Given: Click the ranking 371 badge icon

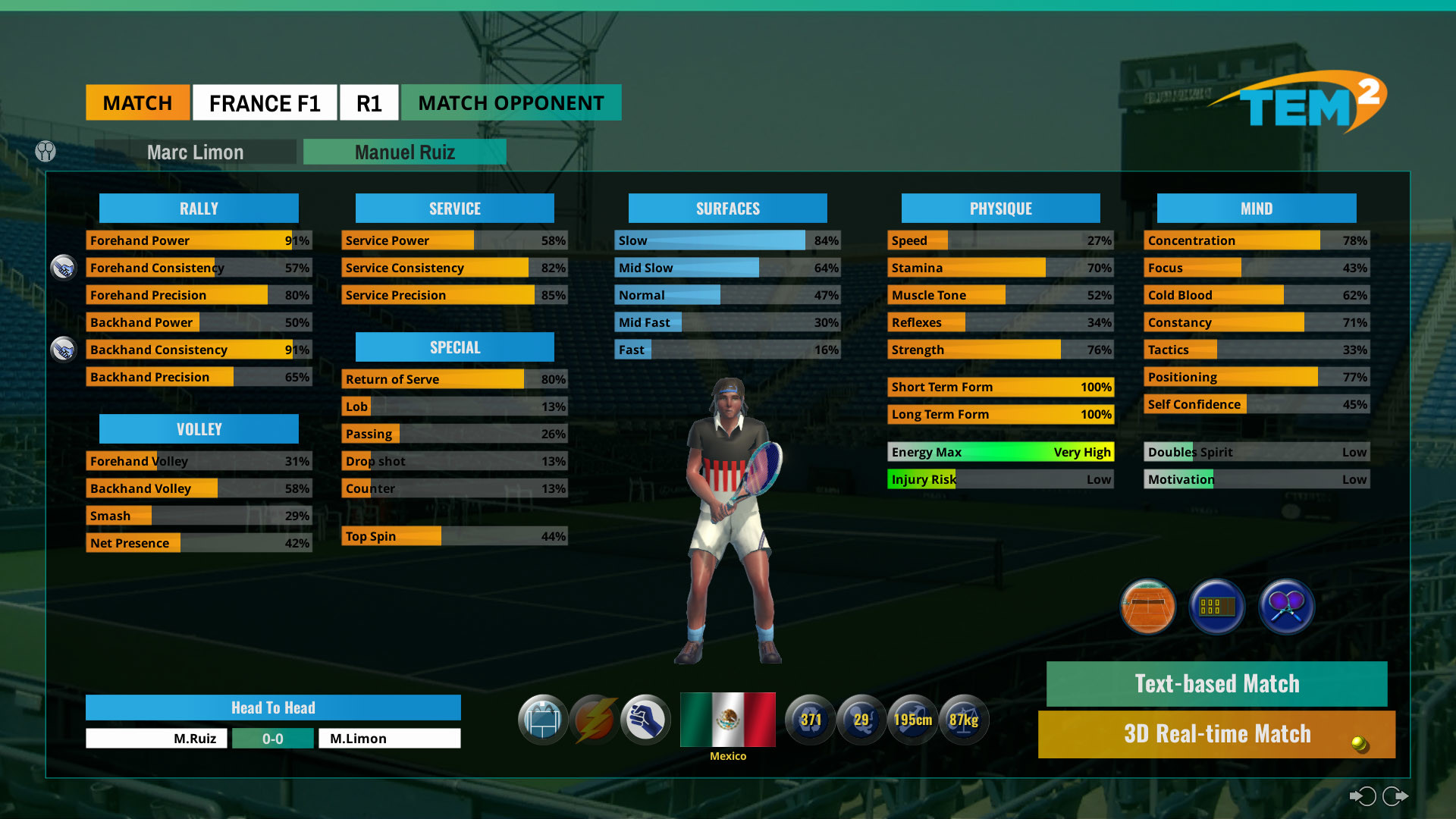Looking at the screenshot, I should [810, 720].
